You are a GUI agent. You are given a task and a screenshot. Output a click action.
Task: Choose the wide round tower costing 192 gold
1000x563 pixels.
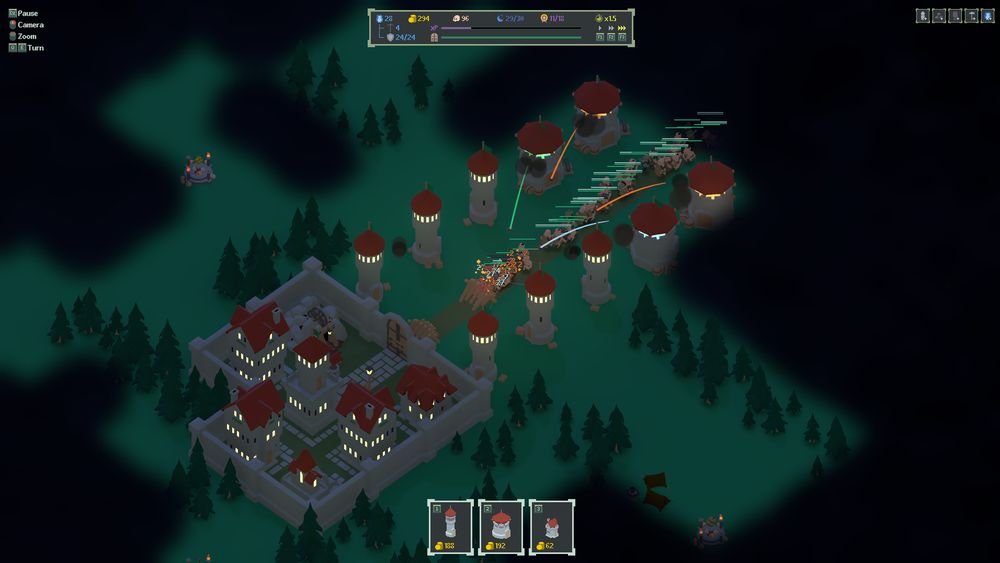tap(501, 525)
